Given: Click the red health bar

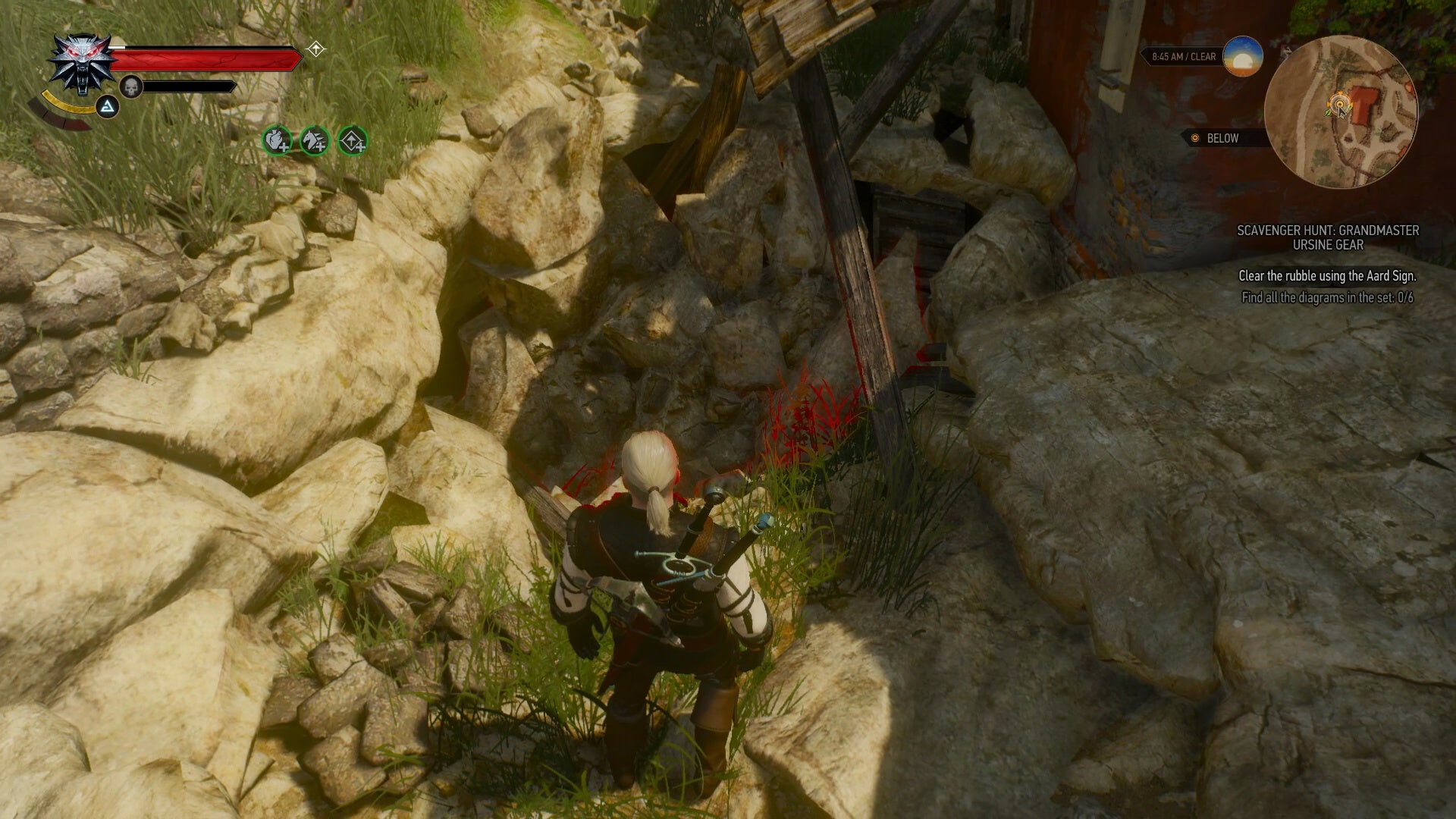Looking at the screenshot, I should point(205,58).
